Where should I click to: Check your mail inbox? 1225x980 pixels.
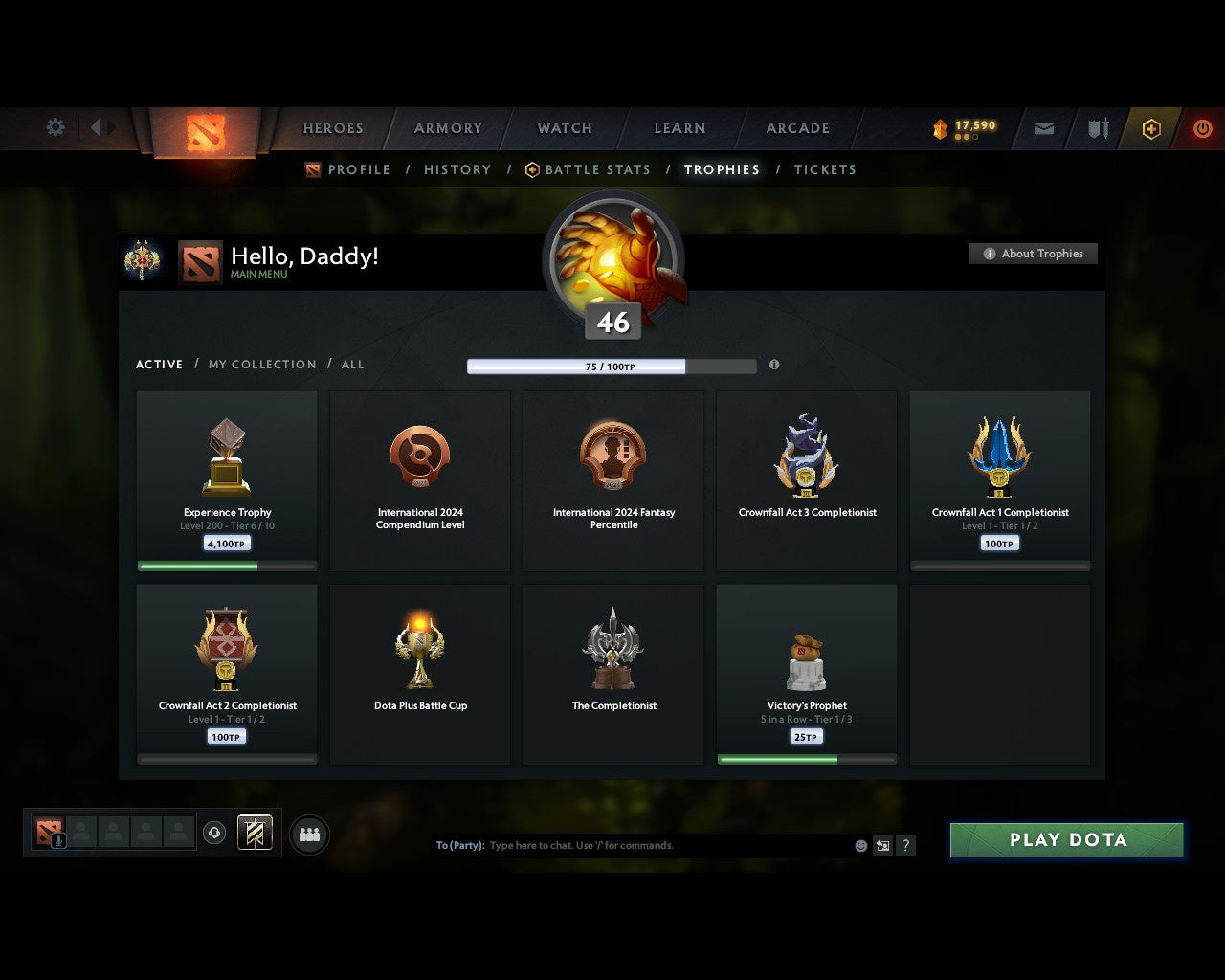tap(1043, 128)
